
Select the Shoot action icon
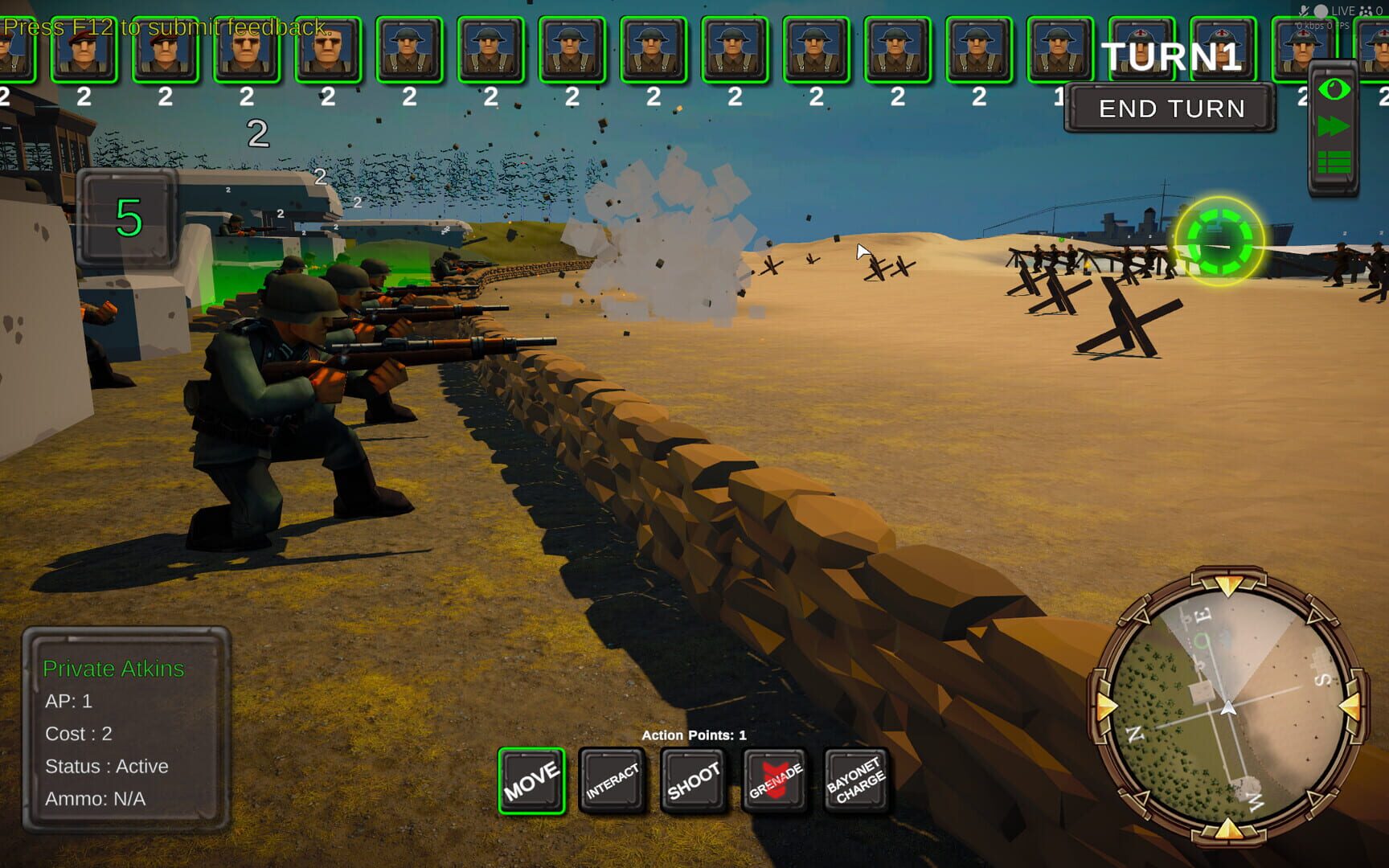point(692,778)
